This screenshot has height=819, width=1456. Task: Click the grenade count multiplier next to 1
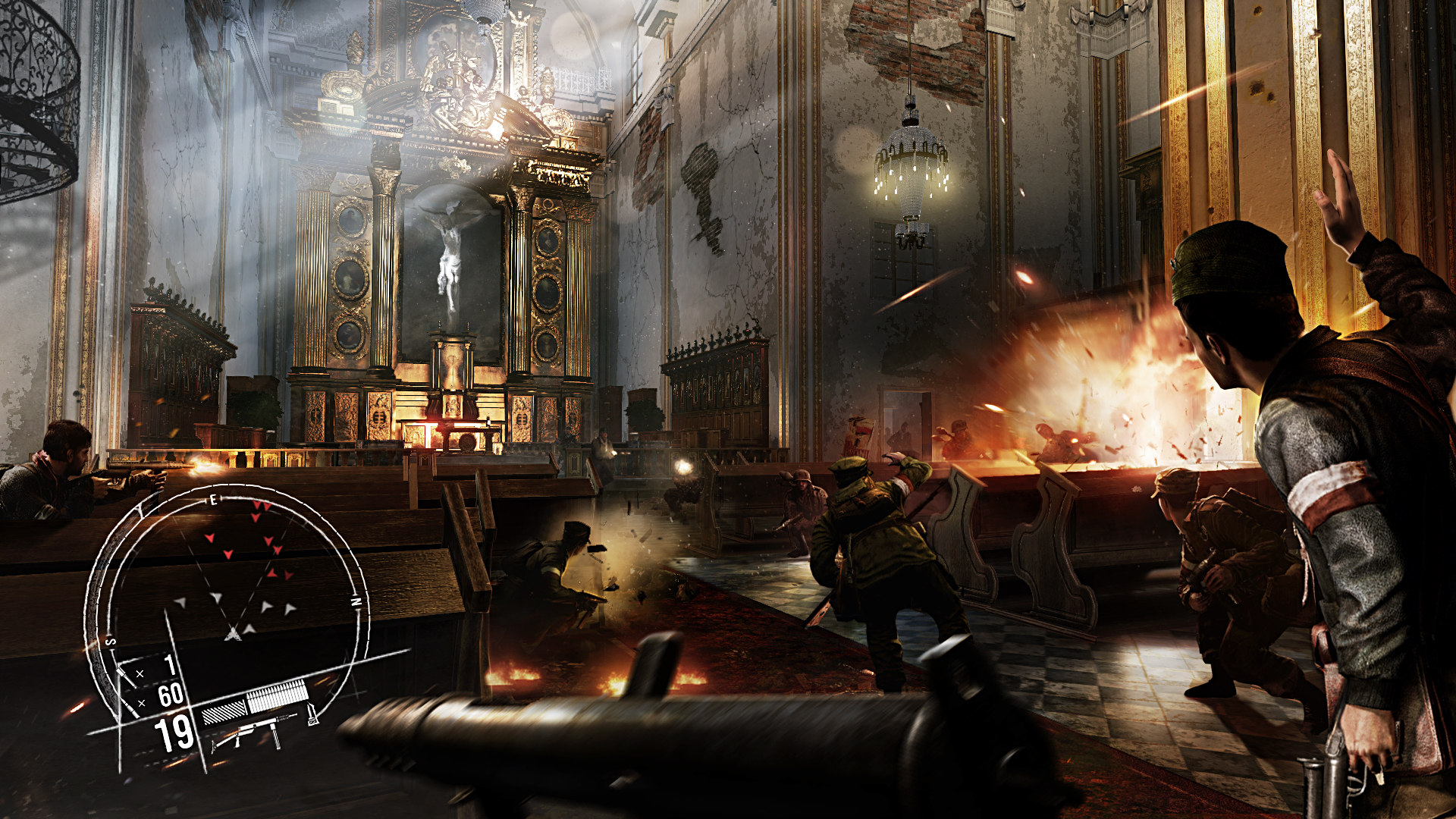[140, 673]
